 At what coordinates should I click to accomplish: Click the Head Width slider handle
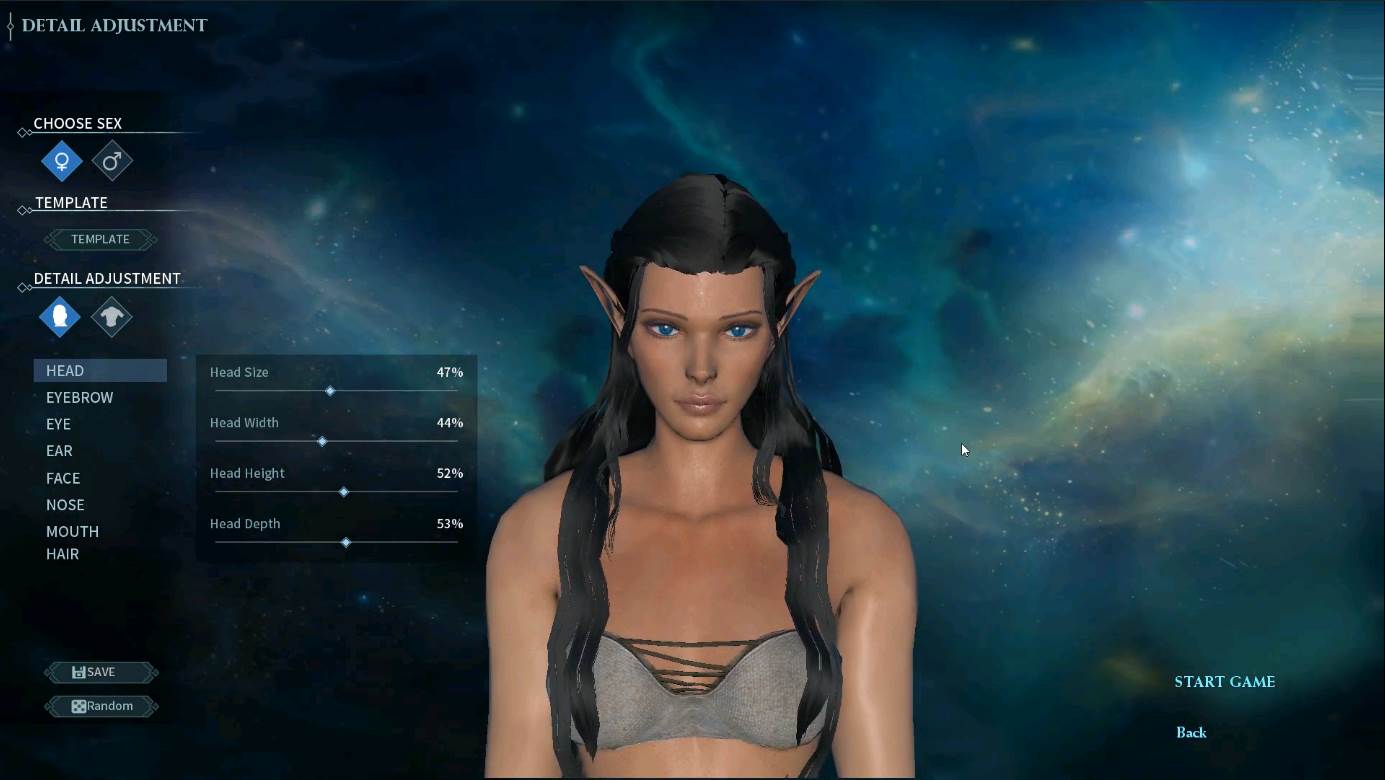tap(322, 441)
